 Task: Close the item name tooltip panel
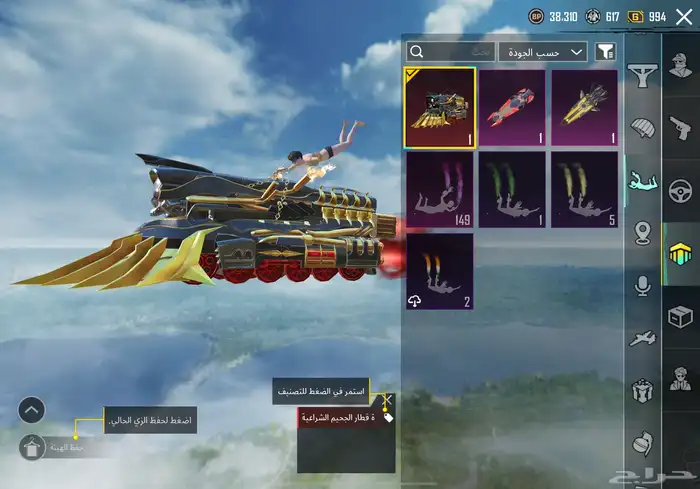click(x=387, y=397)
